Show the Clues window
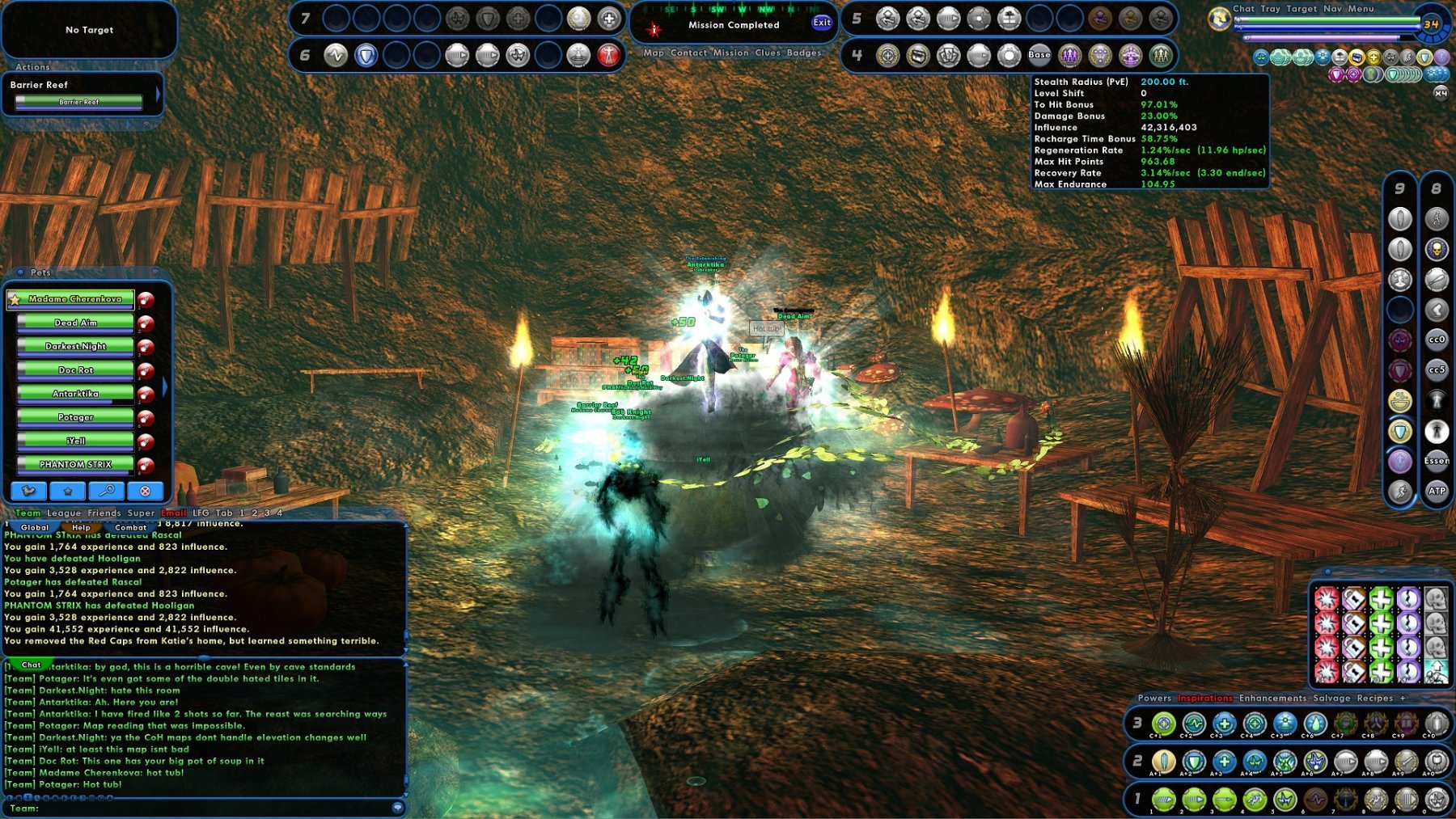Image resolution: width=1456 pixels, height=819 pixels. (x=768, y=53)
